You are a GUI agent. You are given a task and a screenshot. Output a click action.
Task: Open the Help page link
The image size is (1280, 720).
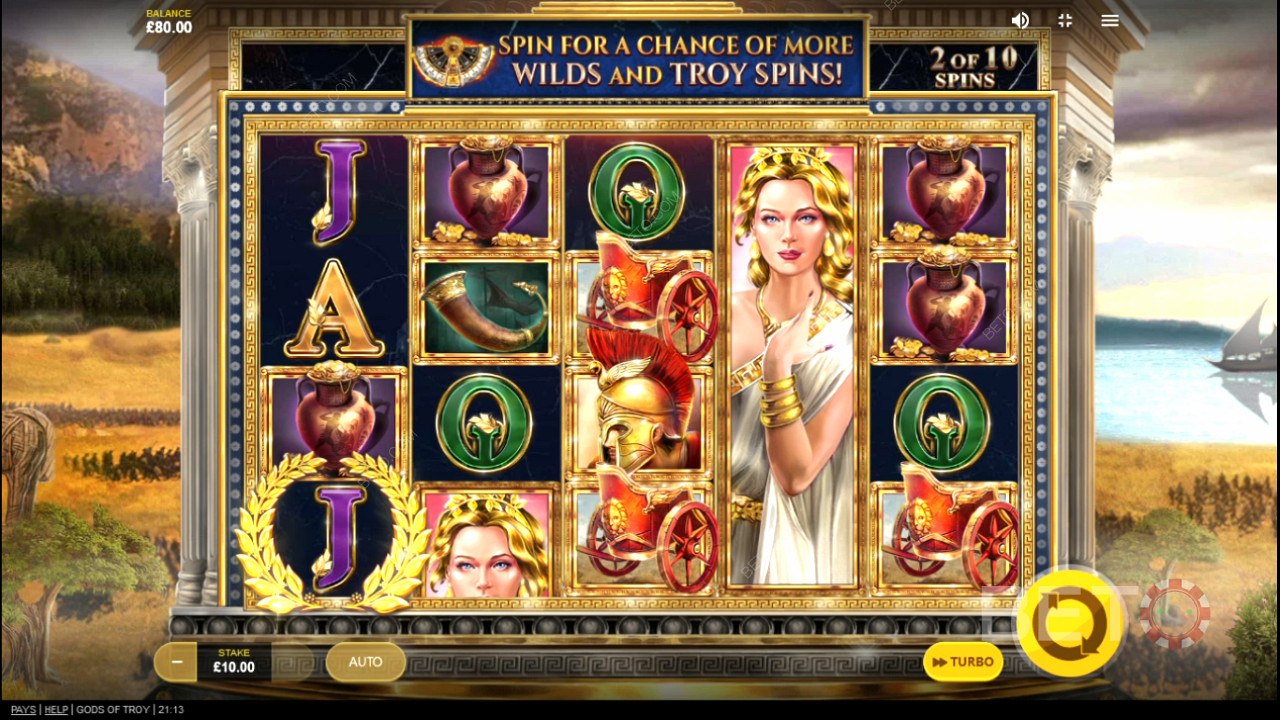click(57, 710)
